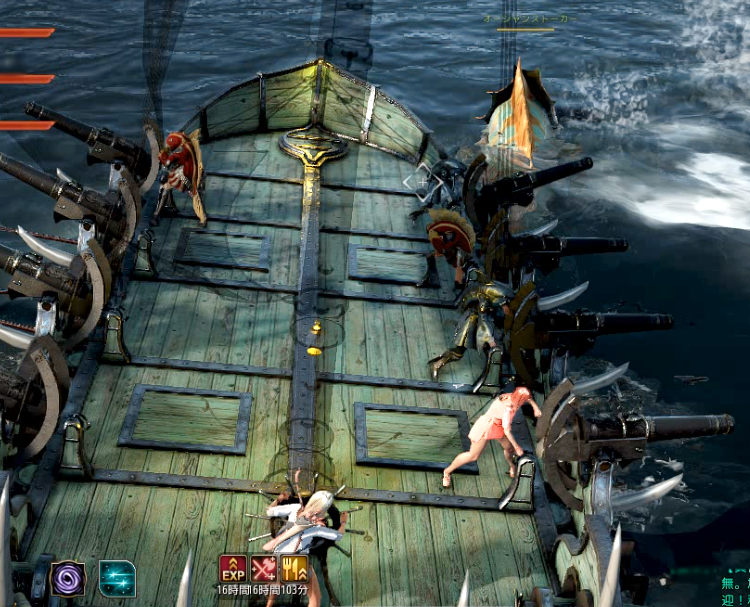Activate the purple vortex skill icon
750x607 pixels.
tap(68, 578)
